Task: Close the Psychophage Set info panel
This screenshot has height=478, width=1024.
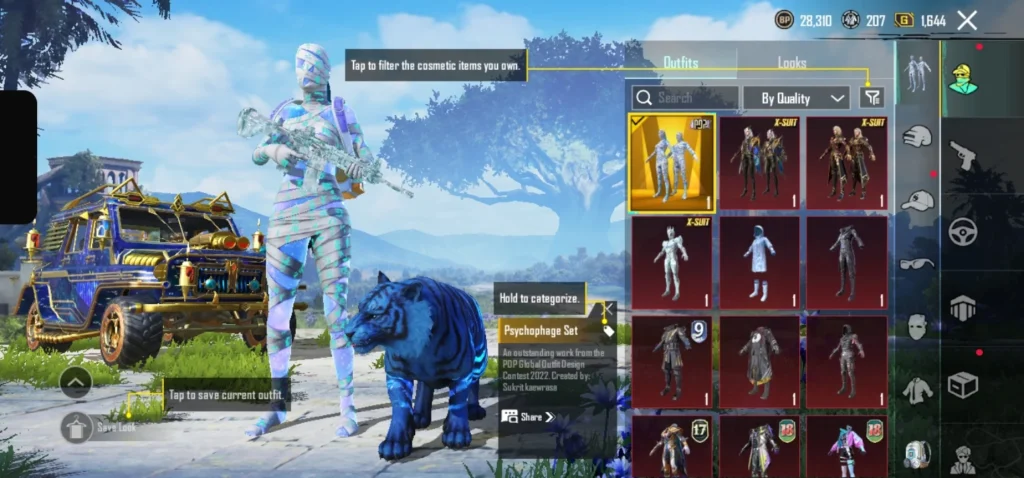Action: [610, 308]
